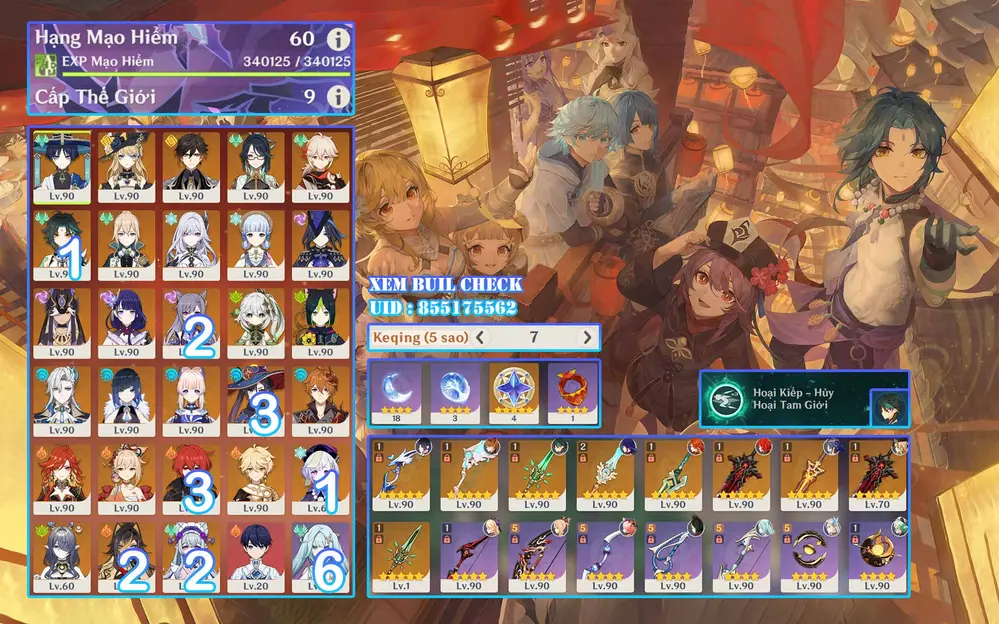Select the Nahida character tile
The image size is (999, 624).
[255, 322]
